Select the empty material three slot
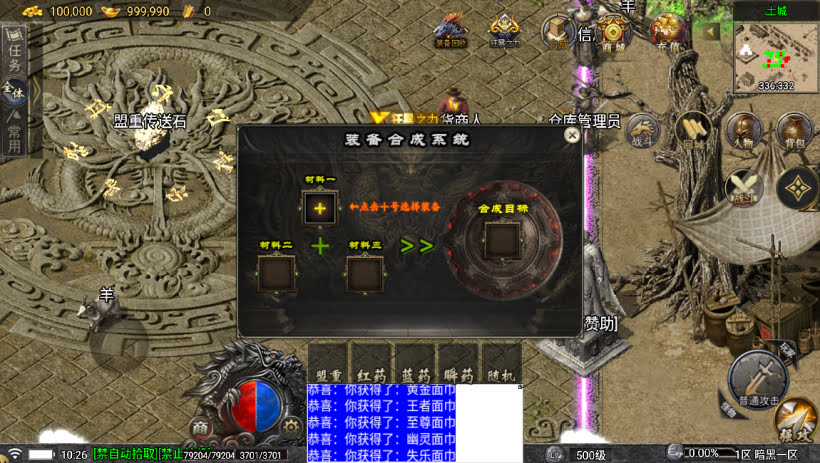Screen dimensions: 820x463 coord(364,274)
